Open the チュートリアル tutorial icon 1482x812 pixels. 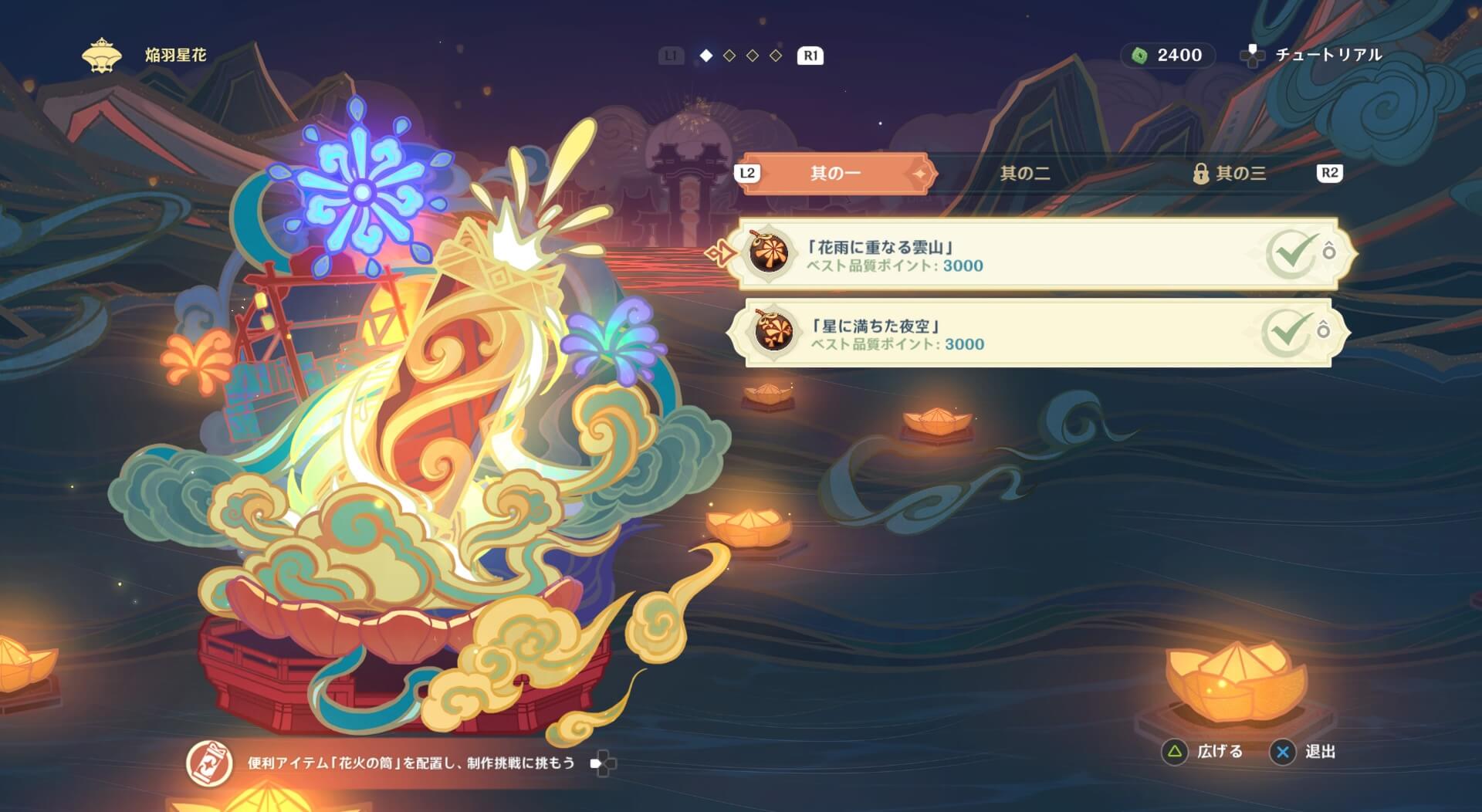pyautogui.click(x=1254, y=54)
